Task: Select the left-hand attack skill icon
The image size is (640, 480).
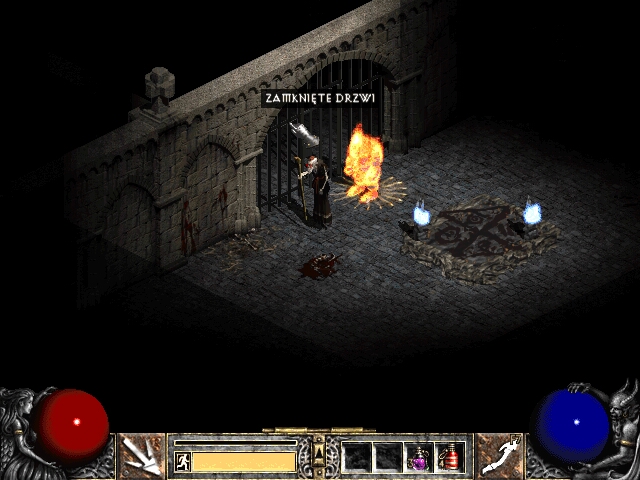Action: pos(142,456)
